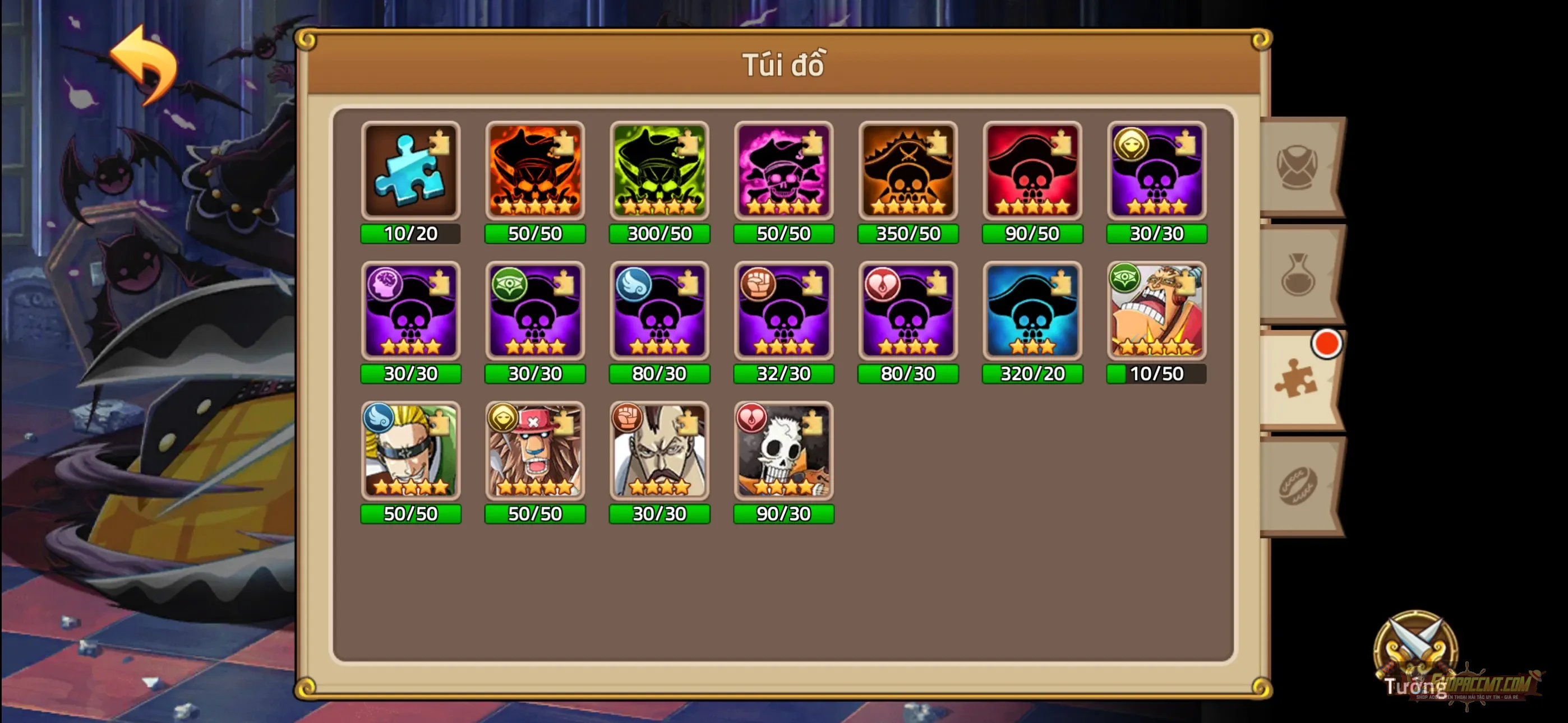Select the heart-icon skull fragment 80/30
Viewport: 1568px width, 723px height.
(907, 313)
